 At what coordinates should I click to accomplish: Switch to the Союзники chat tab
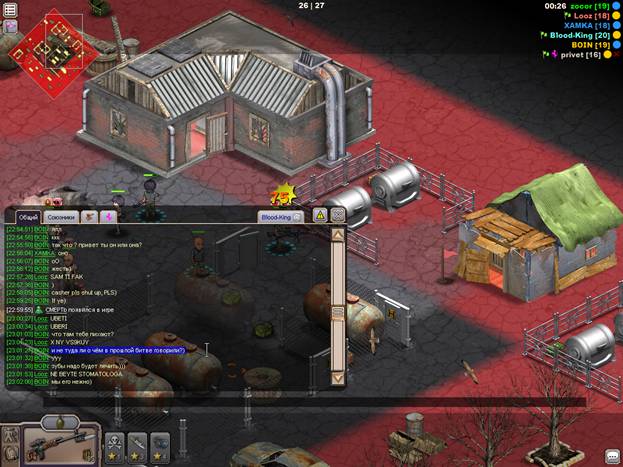[x=62, y=216]
